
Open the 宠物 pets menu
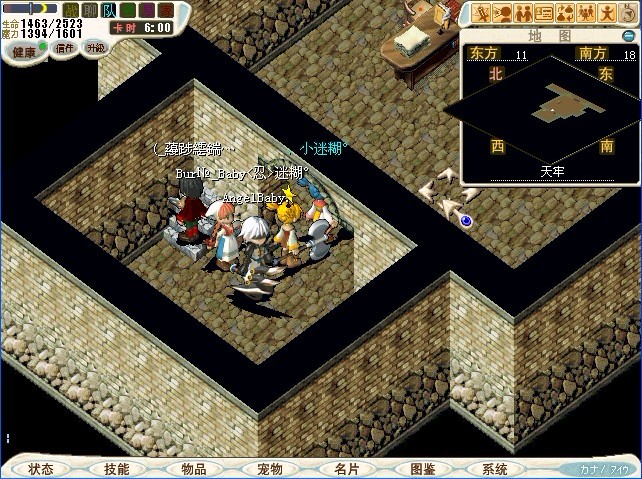pyautogui.click(x=269, y=468)
